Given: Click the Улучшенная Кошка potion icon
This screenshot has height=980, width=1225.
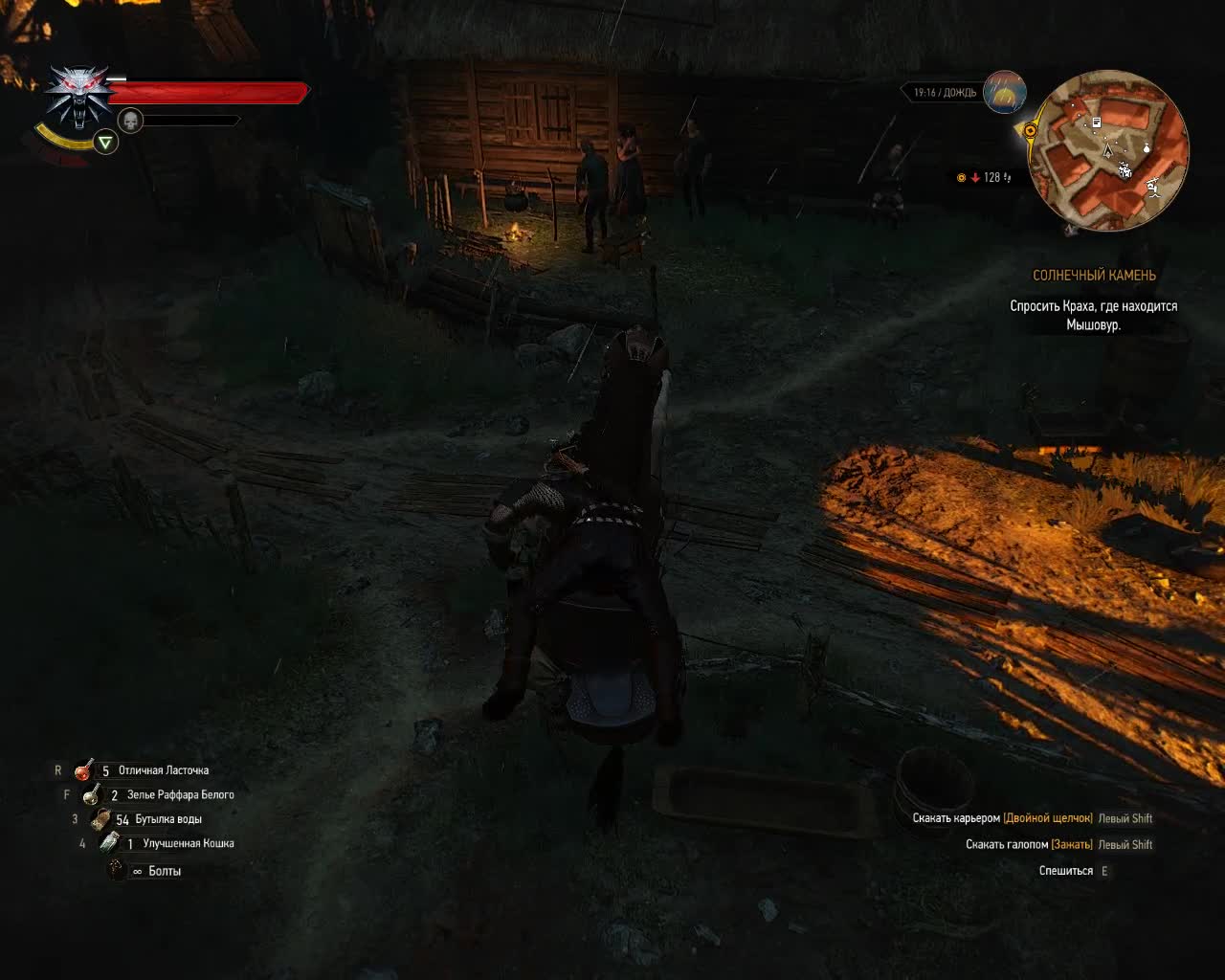Looking at the screenshot, I should click(109, 842).
